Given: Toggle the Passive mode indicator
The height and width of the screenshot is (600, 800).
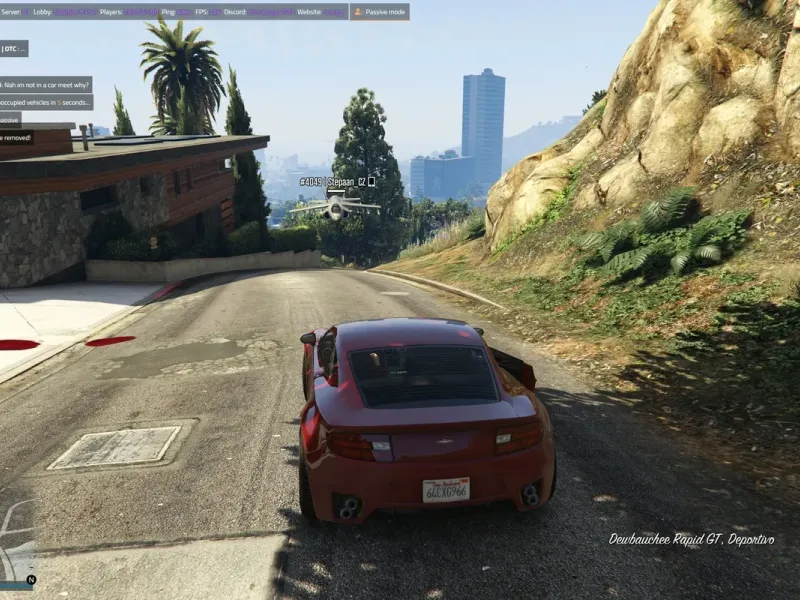Looking at the screenshot, I should pyautogui.click(x=380, y=12).
